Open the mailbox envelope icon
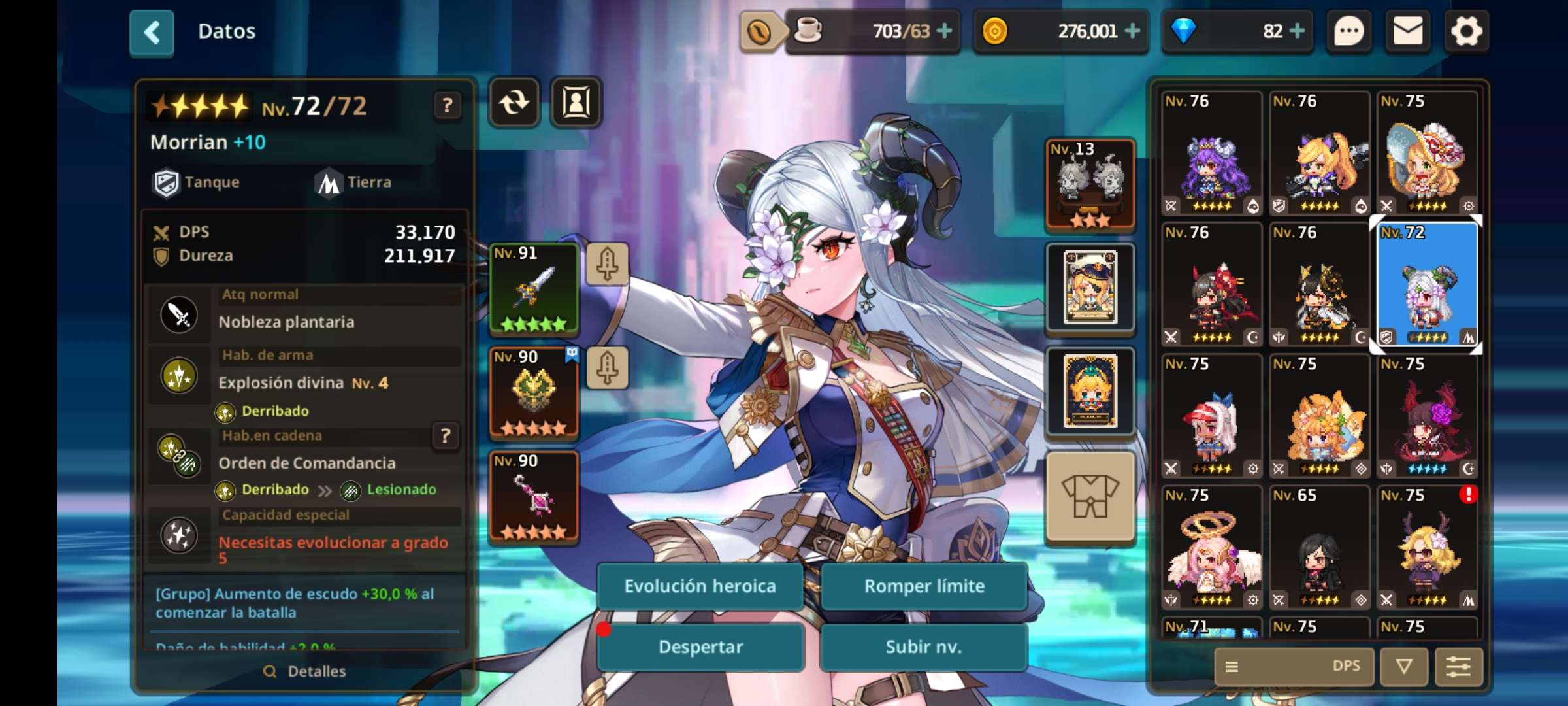 pyautogui.click(x=1408, y=31)
